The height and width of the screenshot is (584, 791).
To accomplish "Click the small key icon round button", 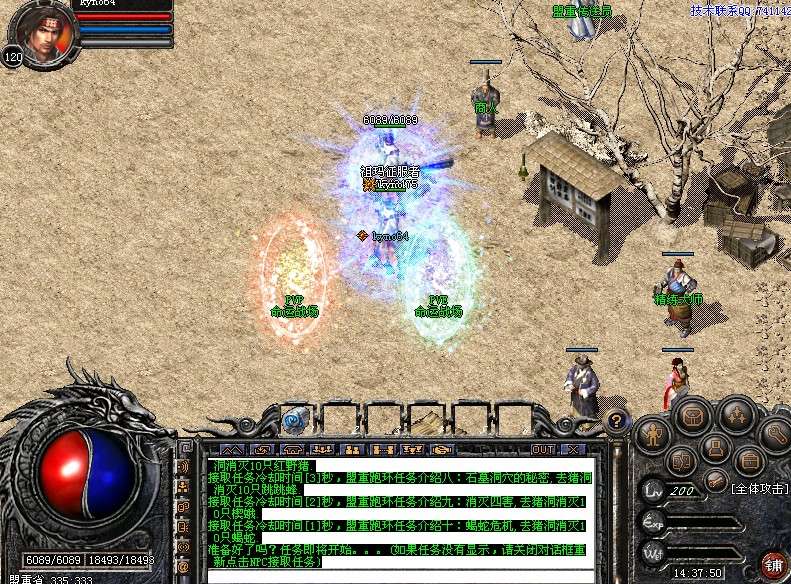I will (715, 481).
